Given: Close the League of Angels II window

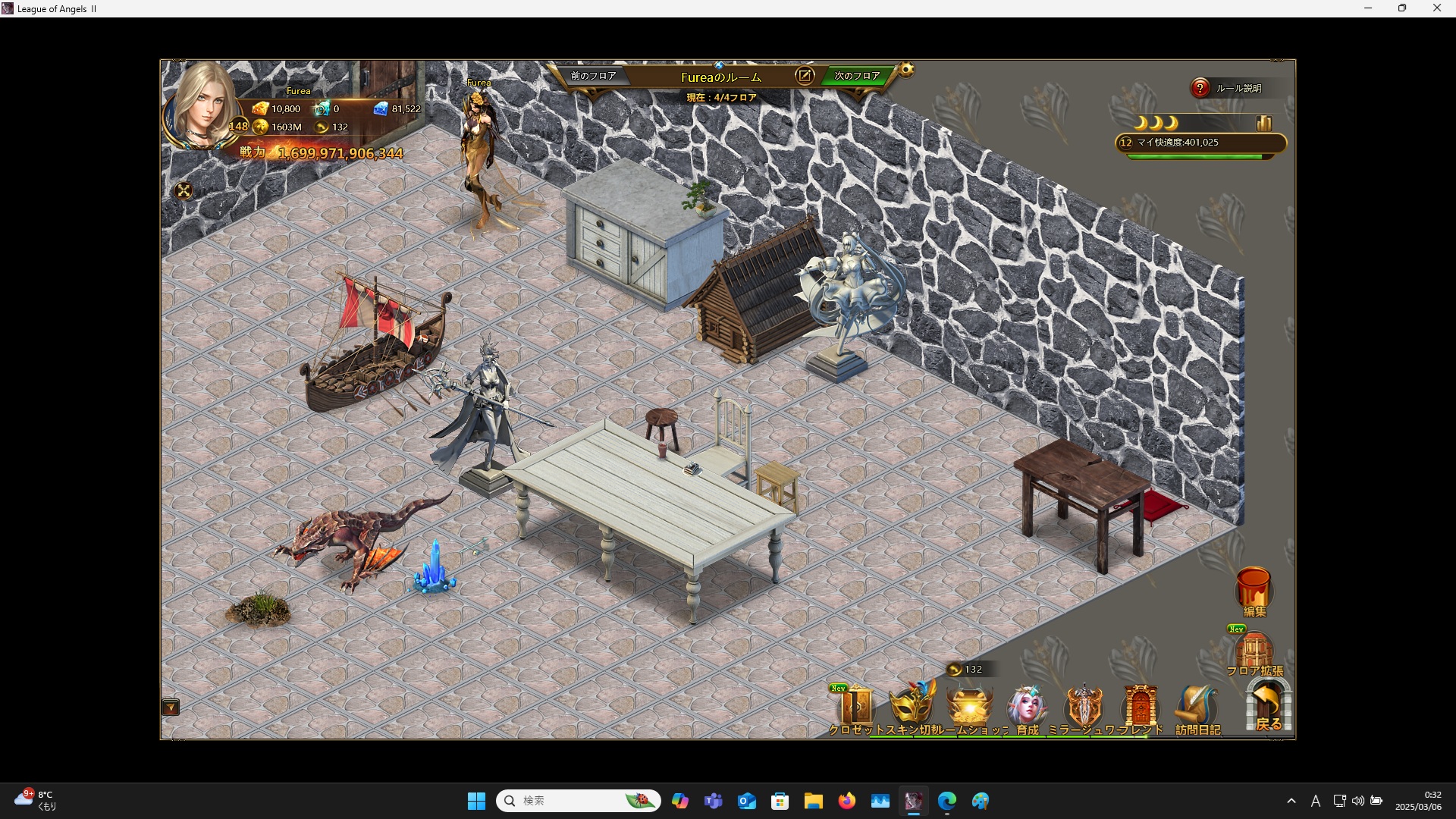Looking at the screenshot, I should click(x=1436, y=8).
